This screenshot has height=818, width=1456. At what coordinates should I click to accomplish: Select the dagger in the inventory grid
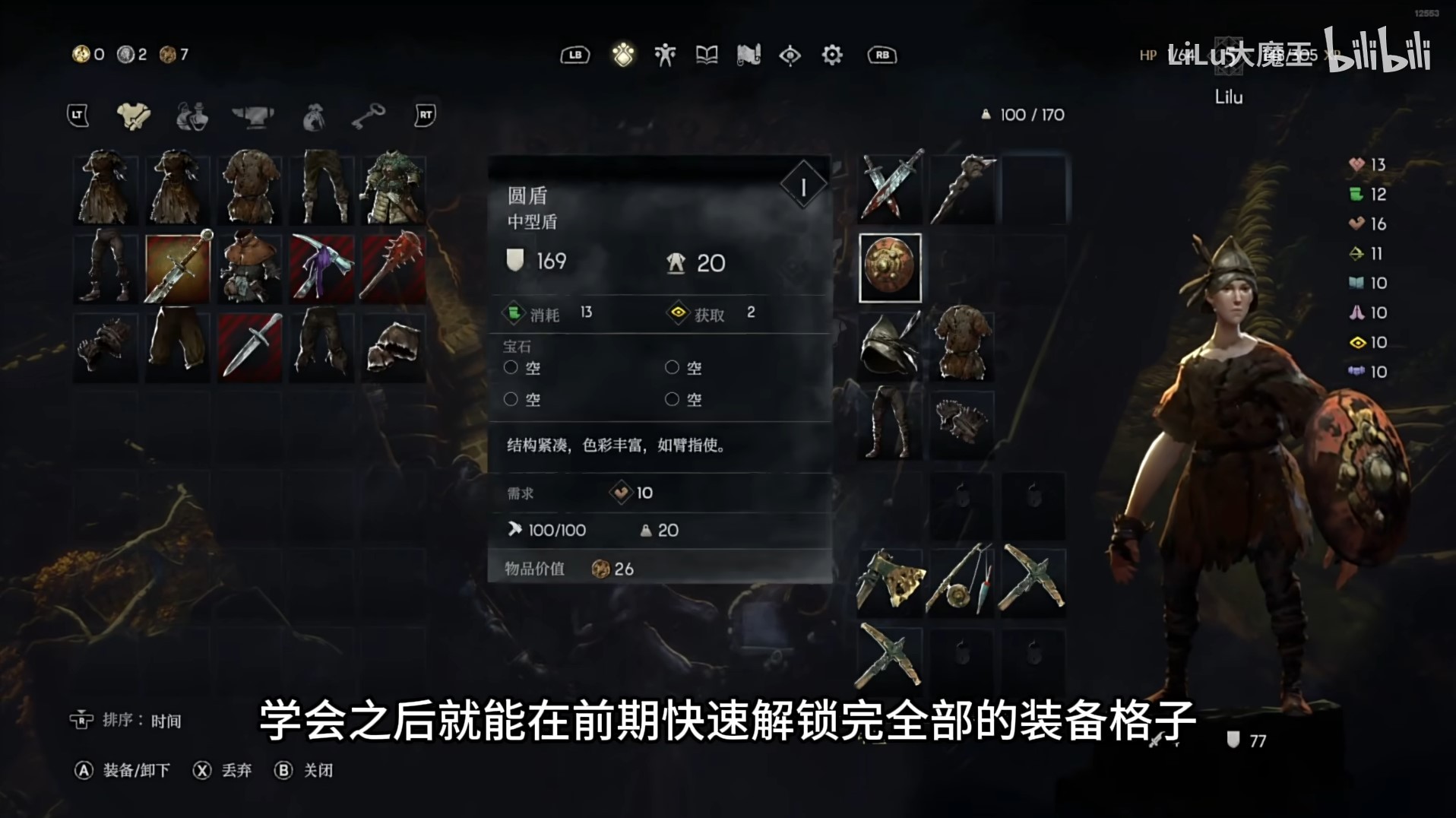pos(250,346)
